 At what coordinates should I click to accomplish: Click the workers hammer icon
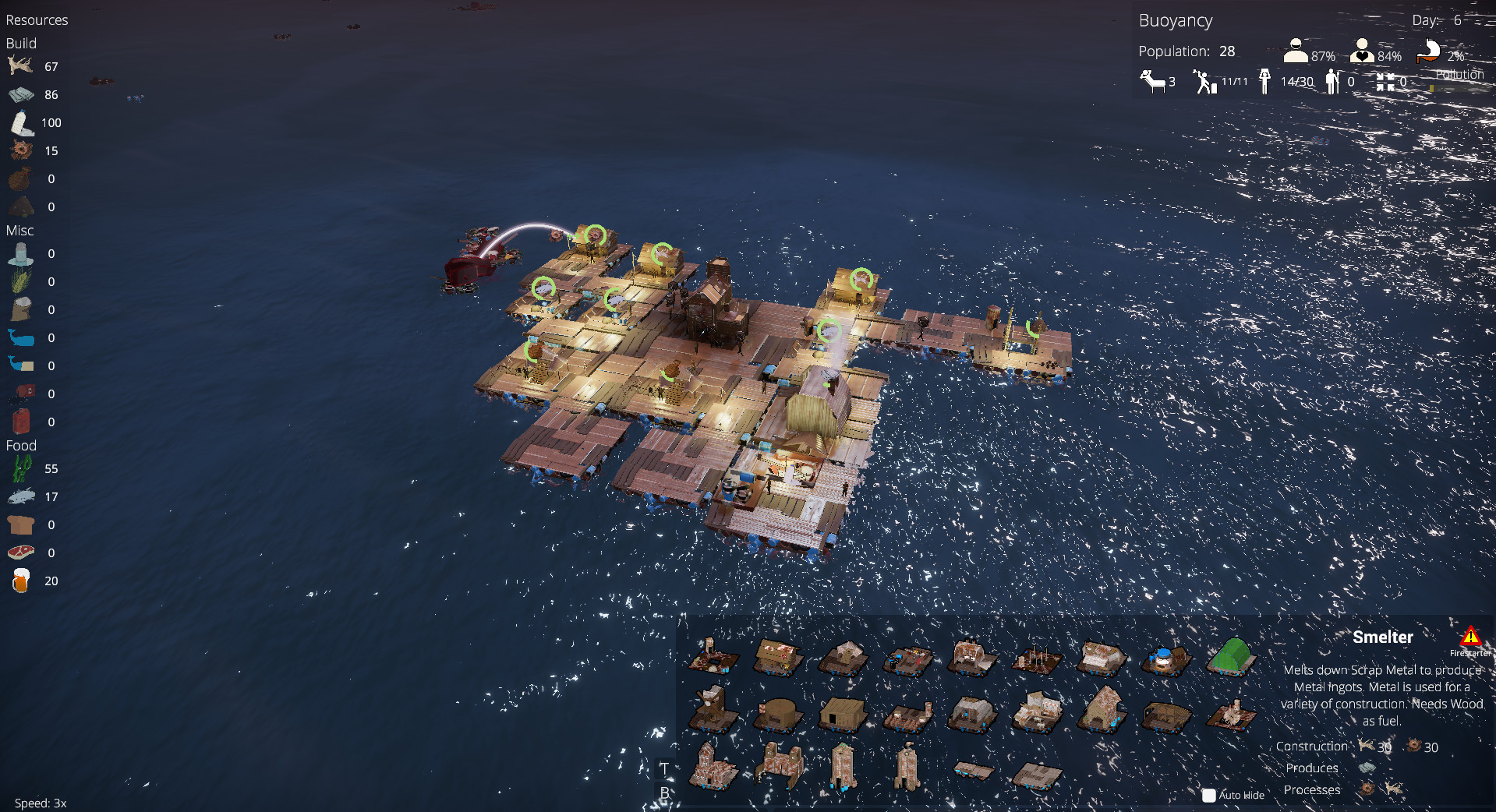tap(1205, 81)
